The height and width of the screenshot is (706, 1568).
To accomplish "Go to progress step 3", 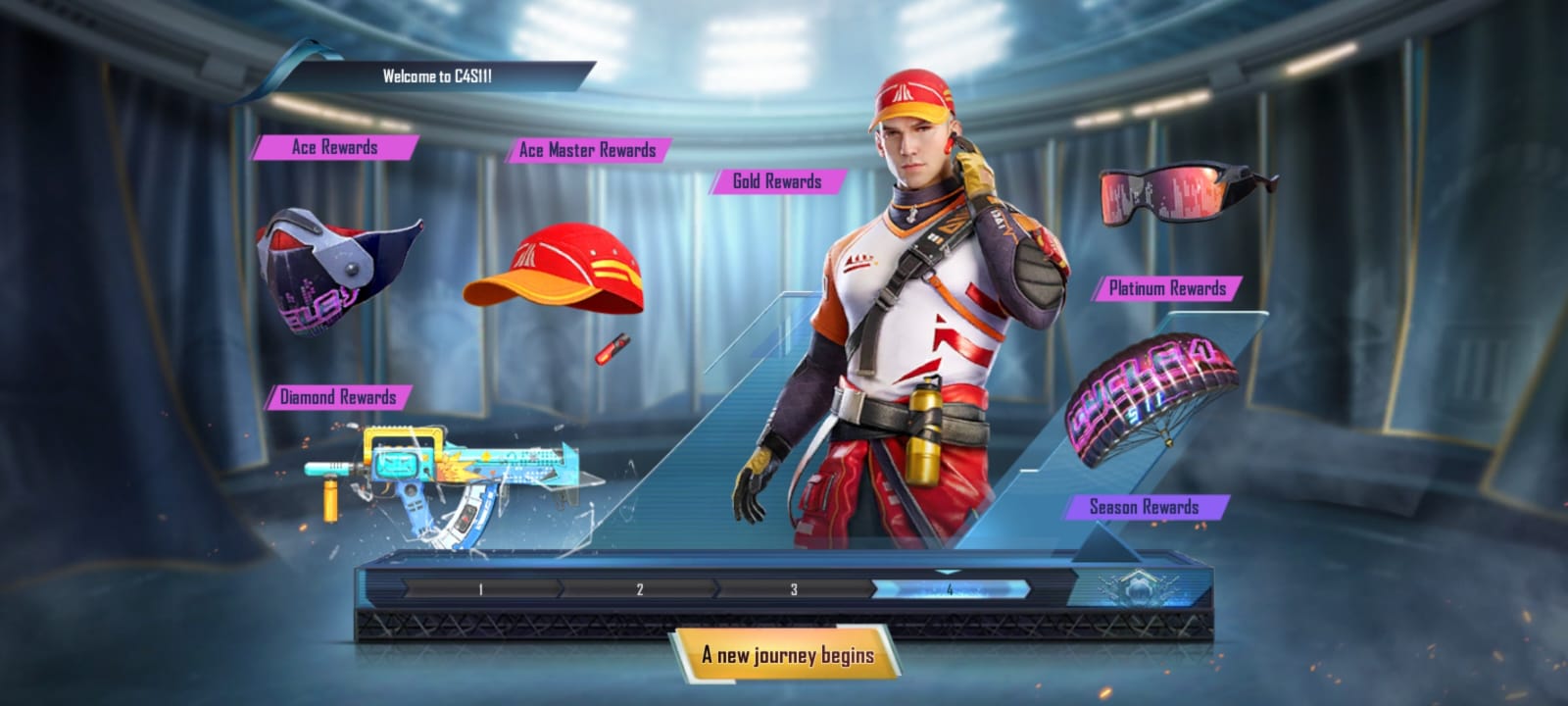I will point(794,589).
